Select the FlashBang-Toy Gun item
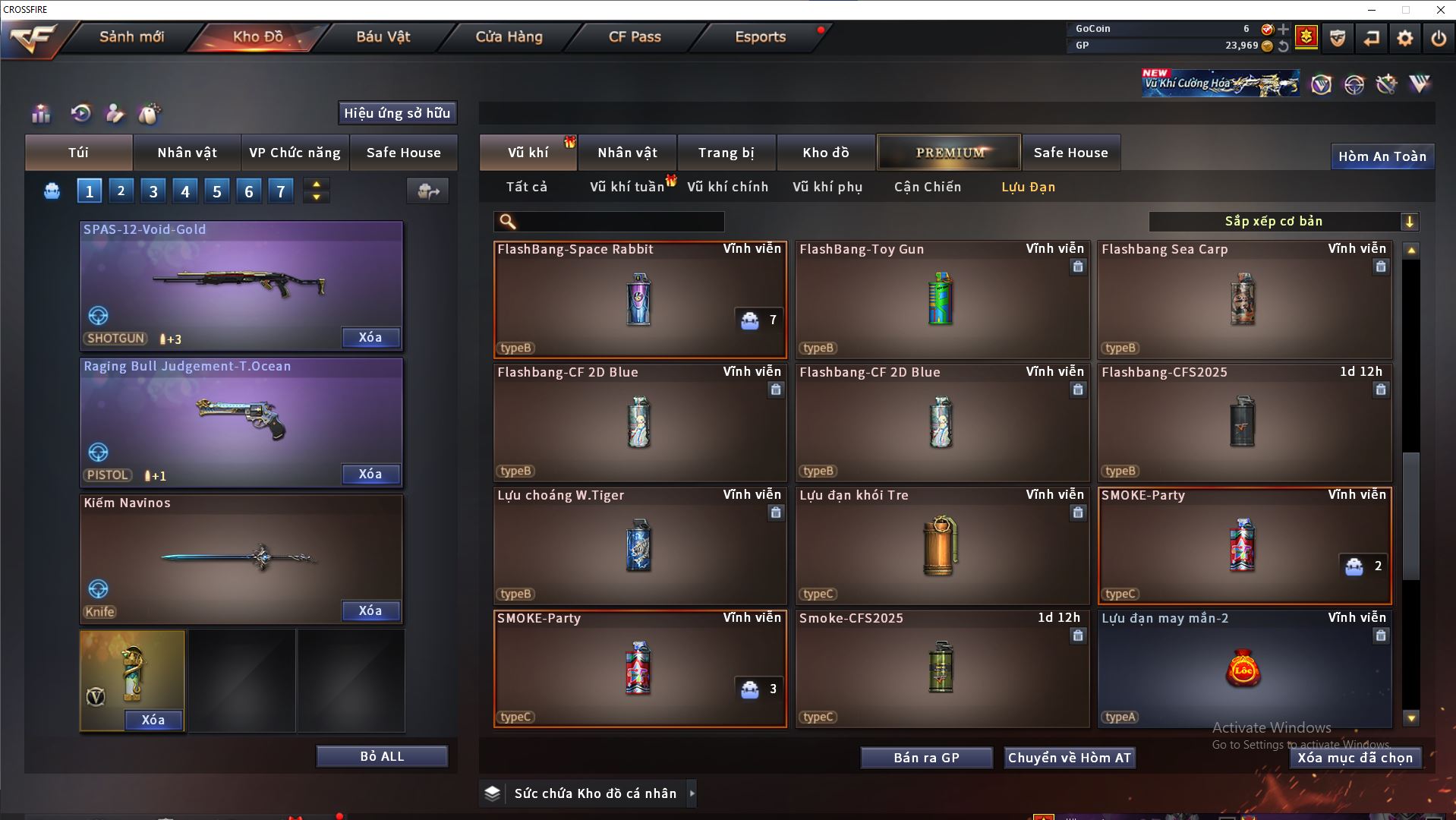1456x820 pixels. tap(941, 300)
